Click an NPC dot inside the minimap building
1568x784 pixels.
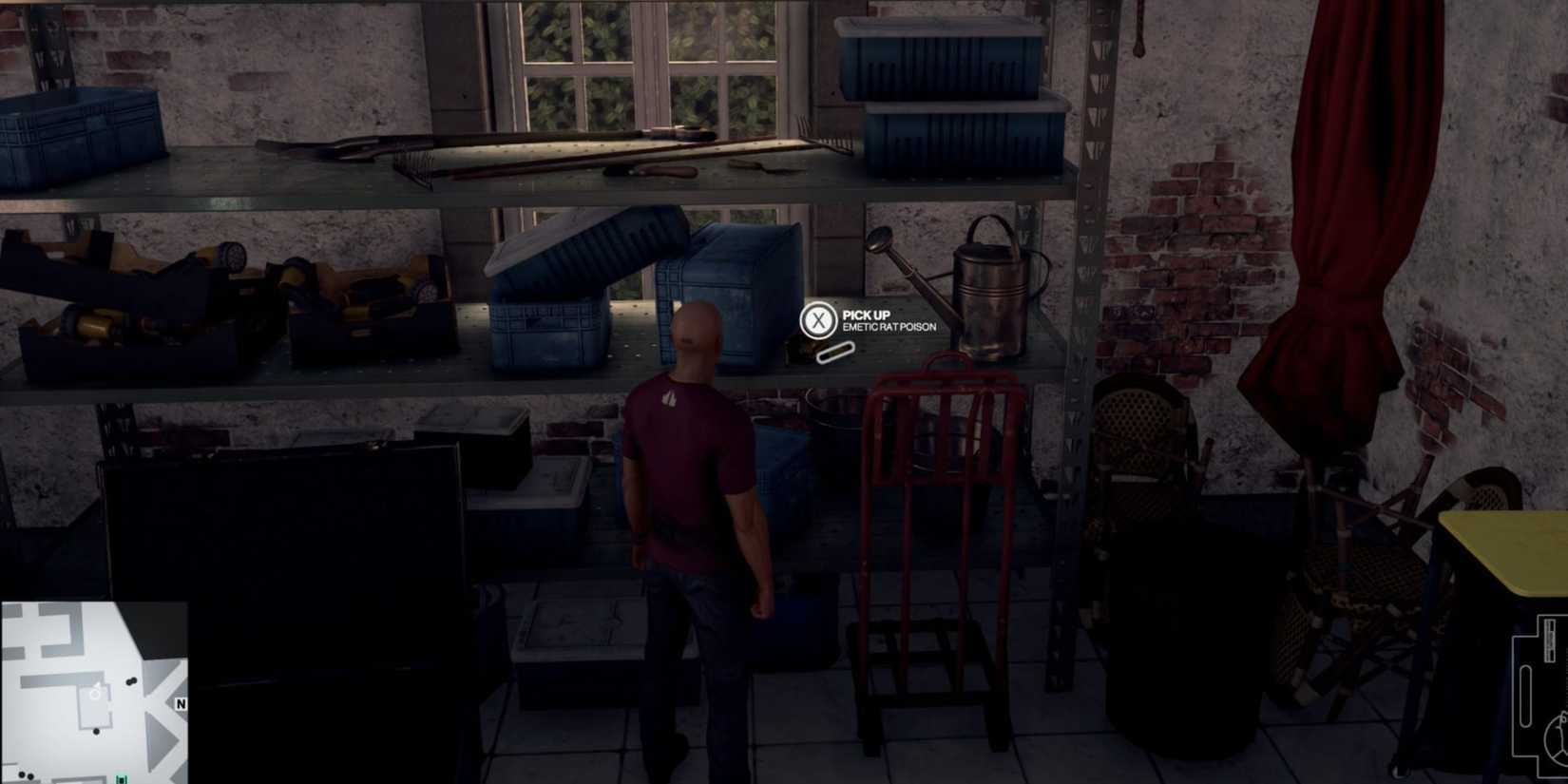(96, 731)
